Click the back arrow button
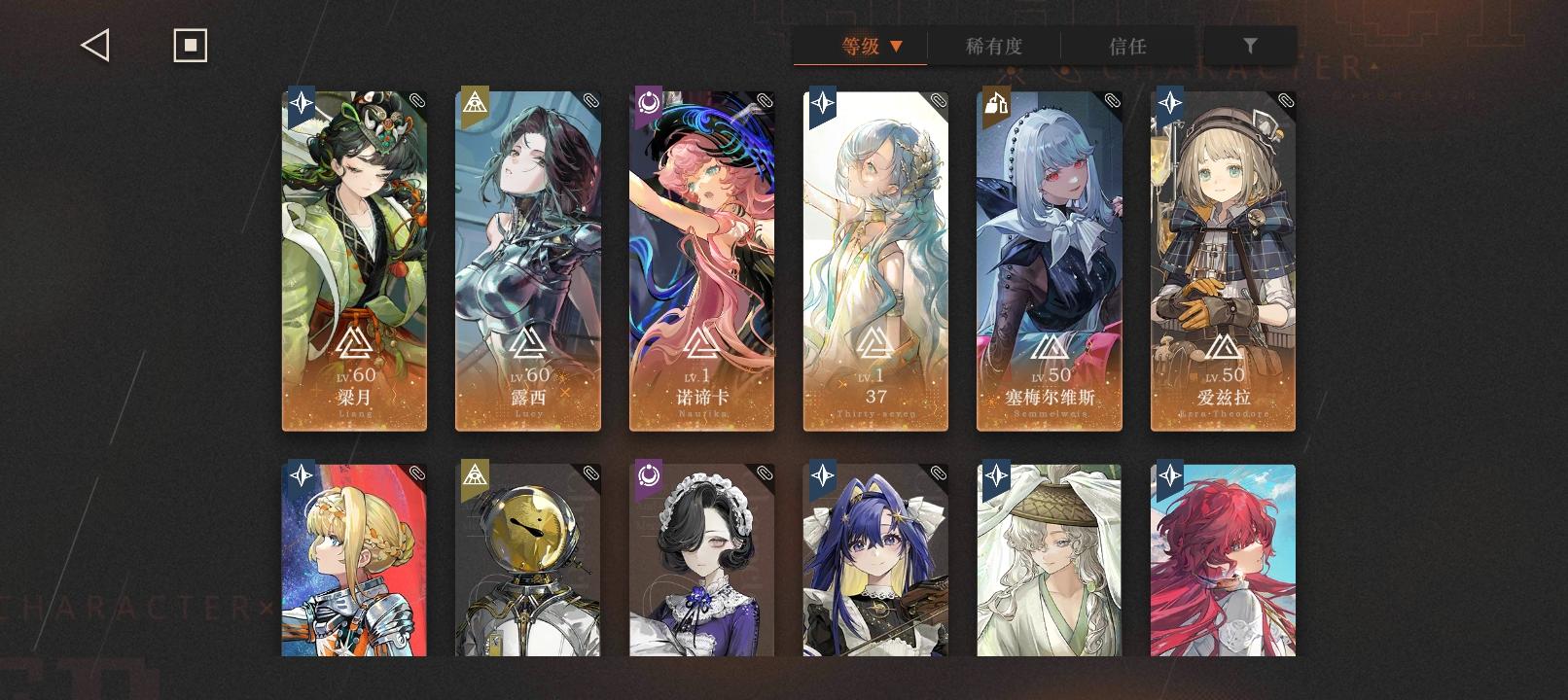 pyautogui.click(x=94, y=44)
